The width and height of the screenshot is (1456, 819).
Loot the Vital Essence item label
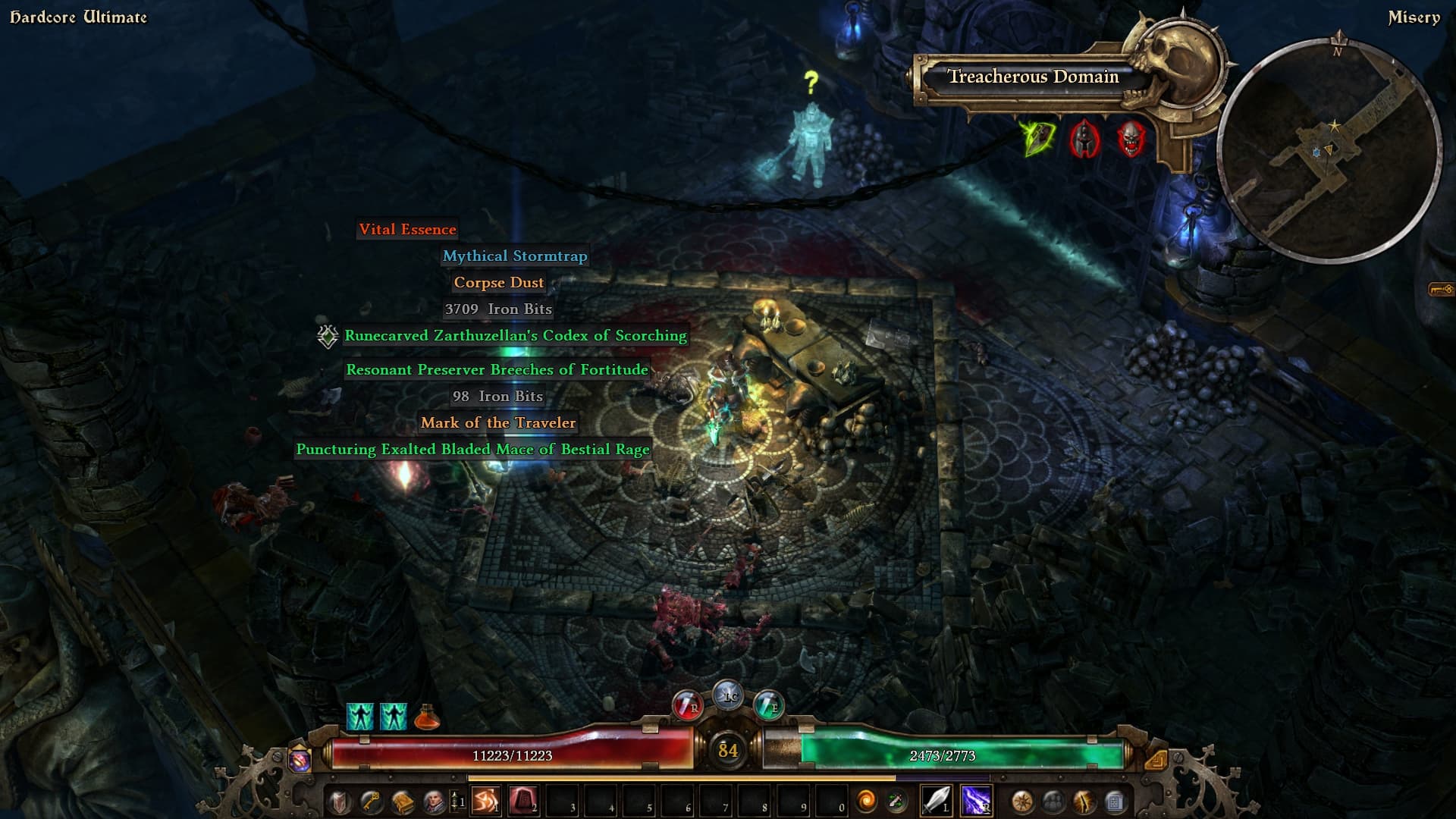[407, 230]
